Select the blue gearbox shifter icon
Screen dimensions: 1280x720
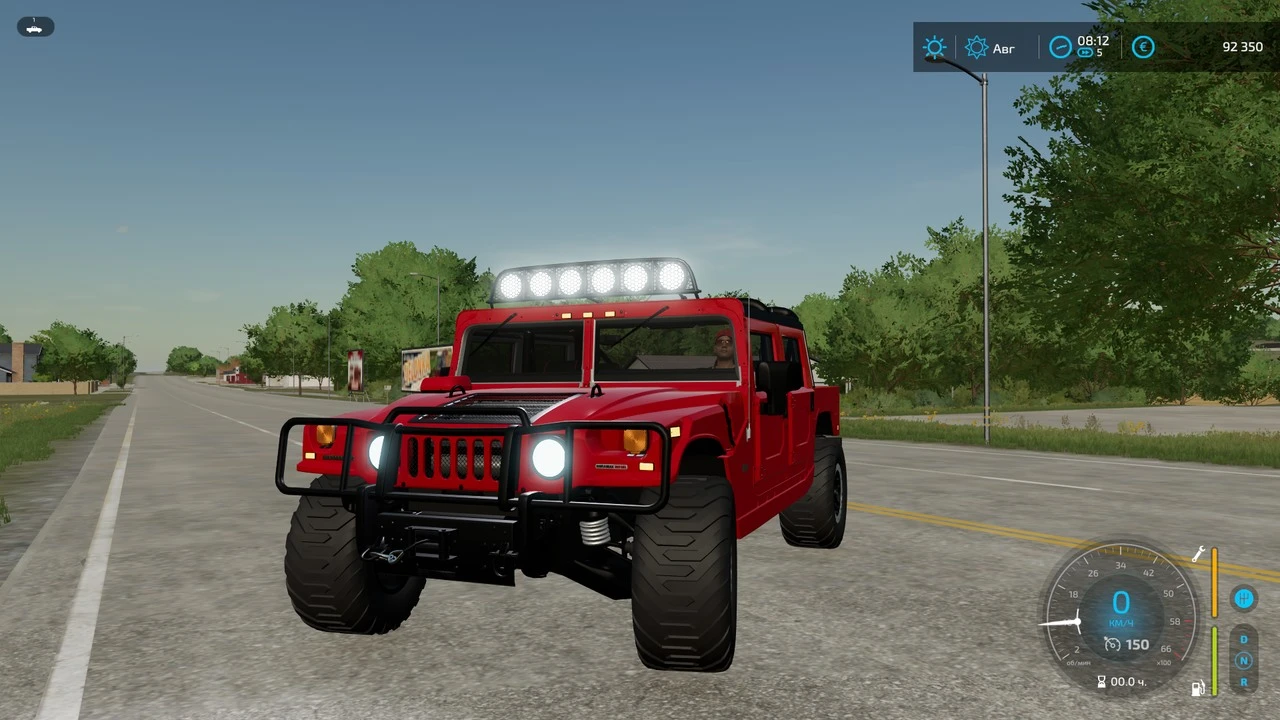(x=1244, y=598)
